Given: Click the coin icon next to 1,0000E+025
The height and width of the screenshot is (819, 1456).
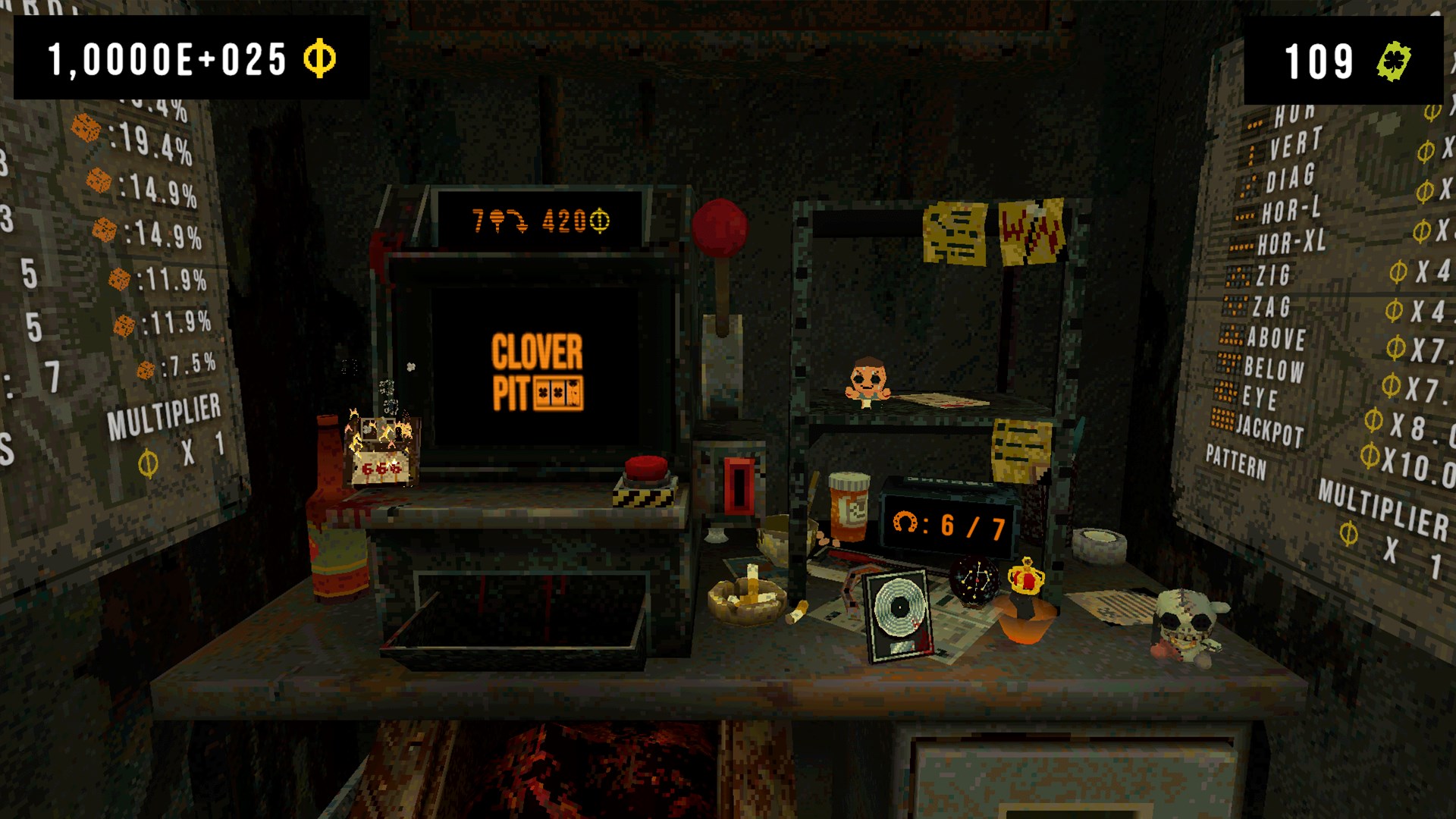Looking at the screenshot, I should [x=318, y=57].
